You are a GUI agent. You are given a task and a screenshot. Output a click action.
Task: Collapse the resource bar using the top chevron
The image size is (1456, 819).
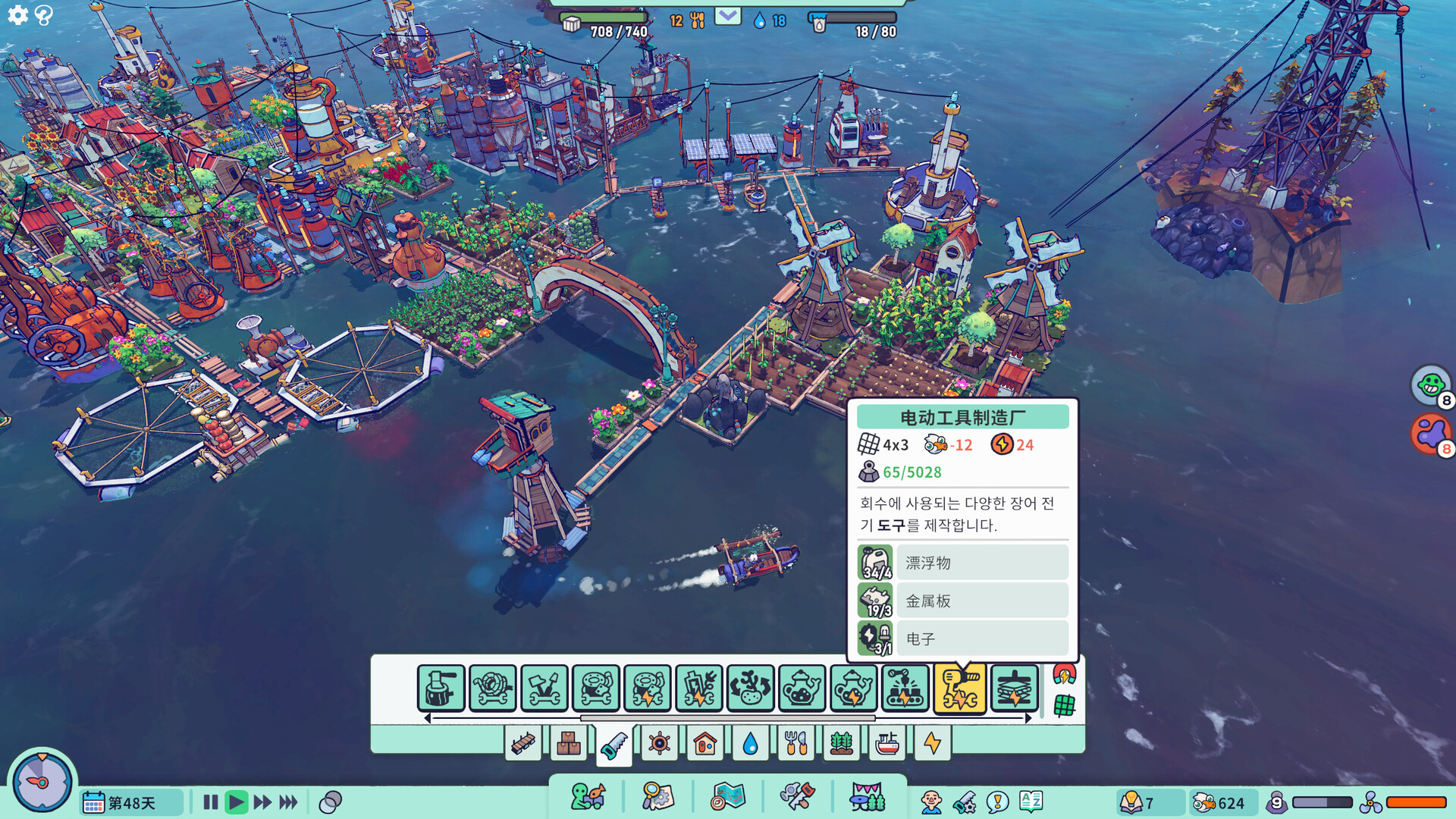[x=727, y=15]
